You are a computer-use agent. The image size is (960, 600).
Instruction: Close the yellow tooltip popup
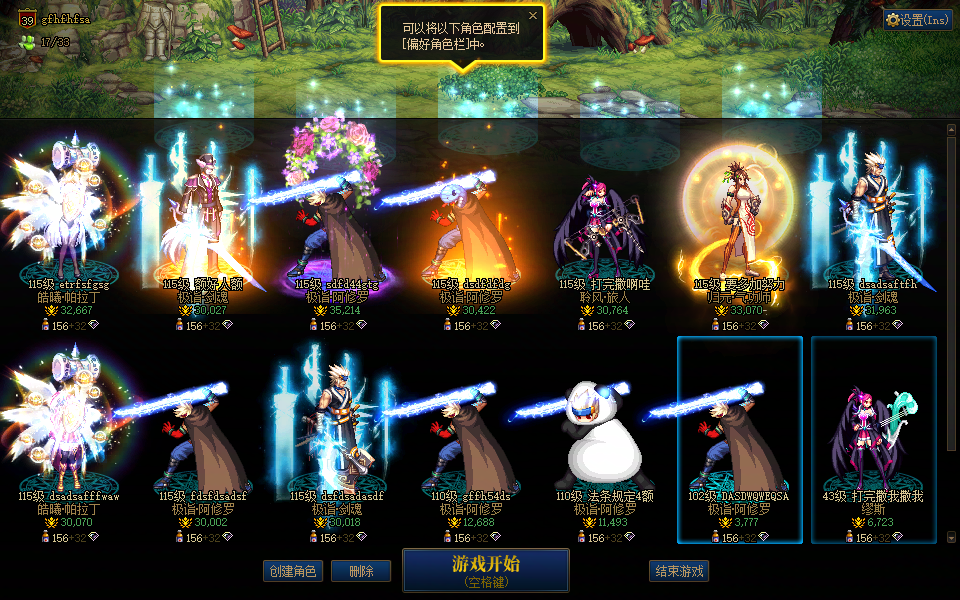[x=533, y=16]
